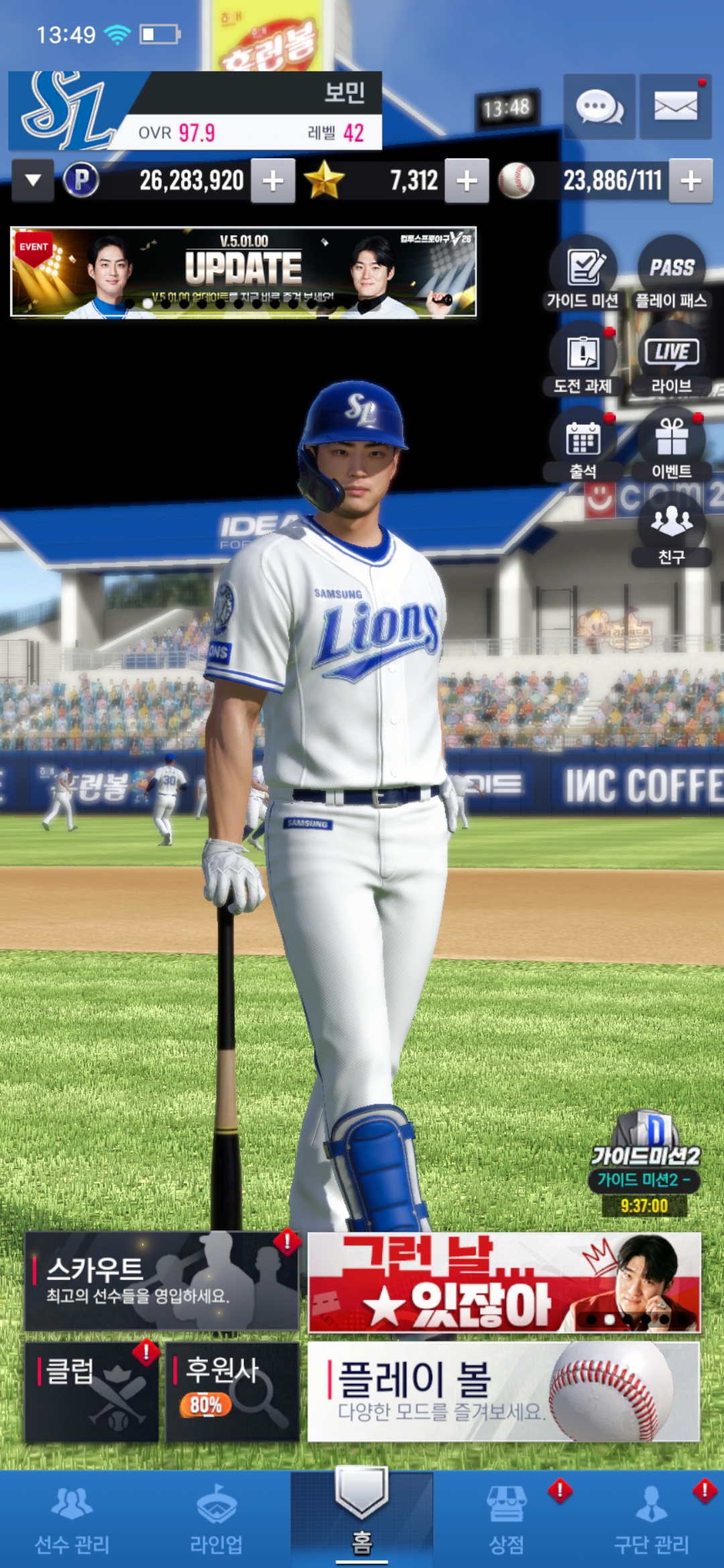Screen dimensions: 724x1568
Task: Open 가이드 미션 guide missions
Action: [x=583, y=276]
